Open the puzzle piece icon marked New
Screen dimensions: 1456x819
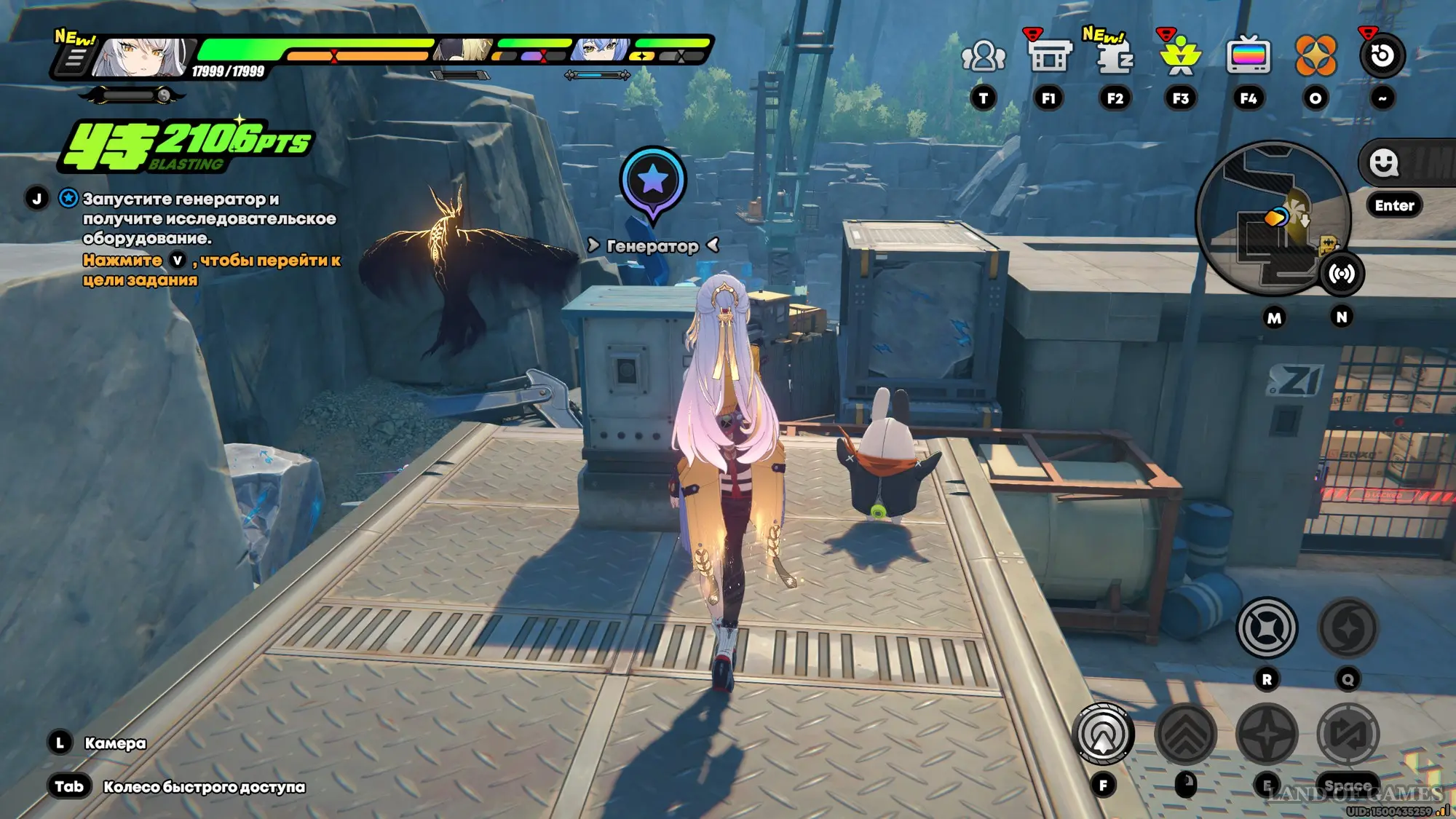click(1114, 56)
